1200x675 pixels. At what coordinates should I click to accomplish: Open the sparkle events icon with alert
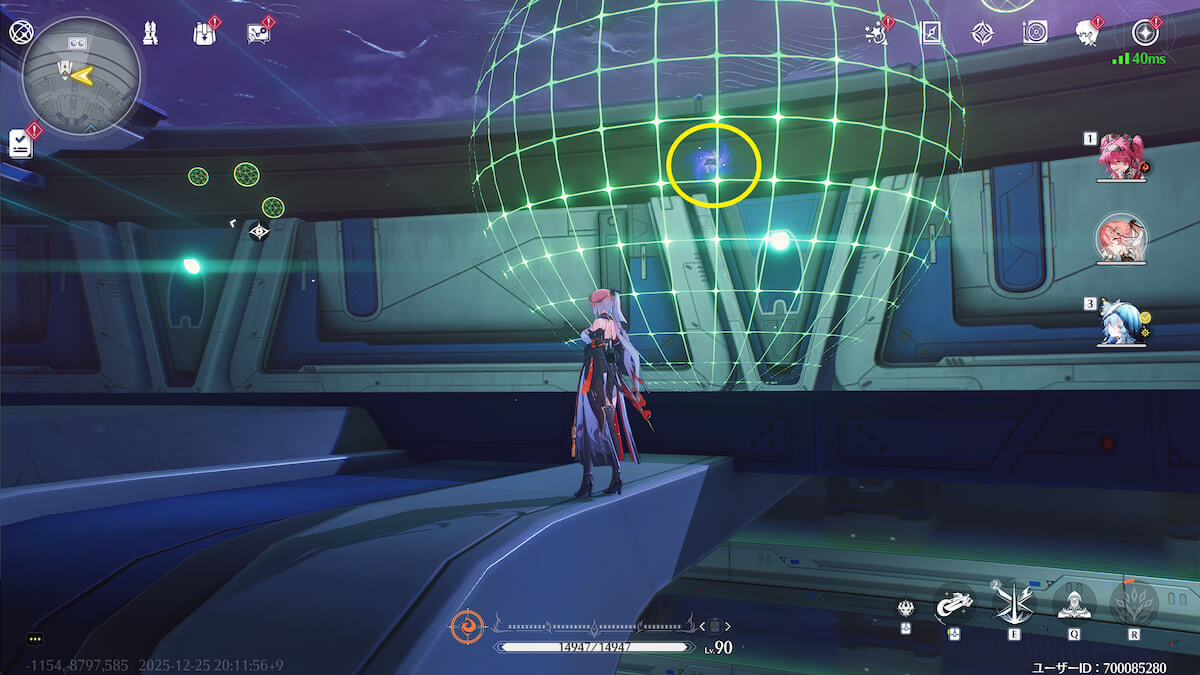click(878, 32)
